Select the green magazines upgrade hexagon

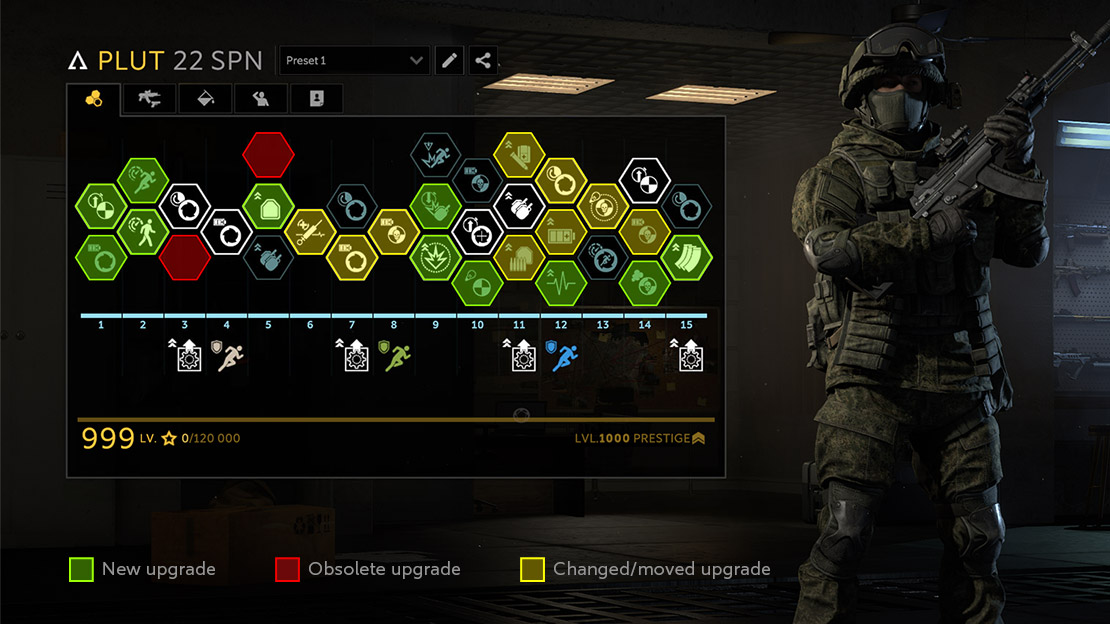[x=686, y=258]
